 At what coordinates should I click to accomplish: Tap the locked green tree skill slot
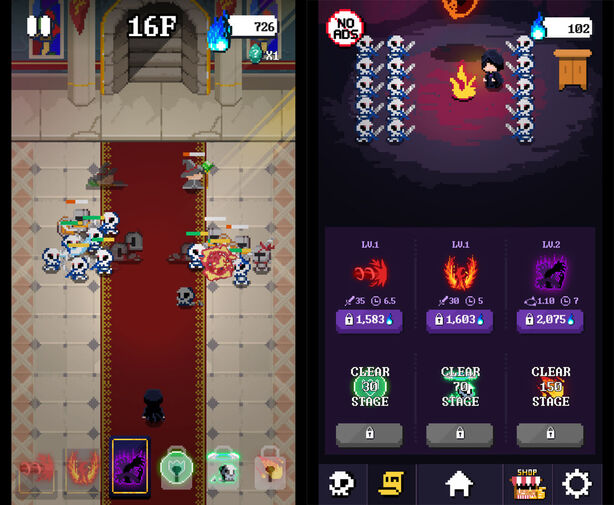click(x=176, y=466)
